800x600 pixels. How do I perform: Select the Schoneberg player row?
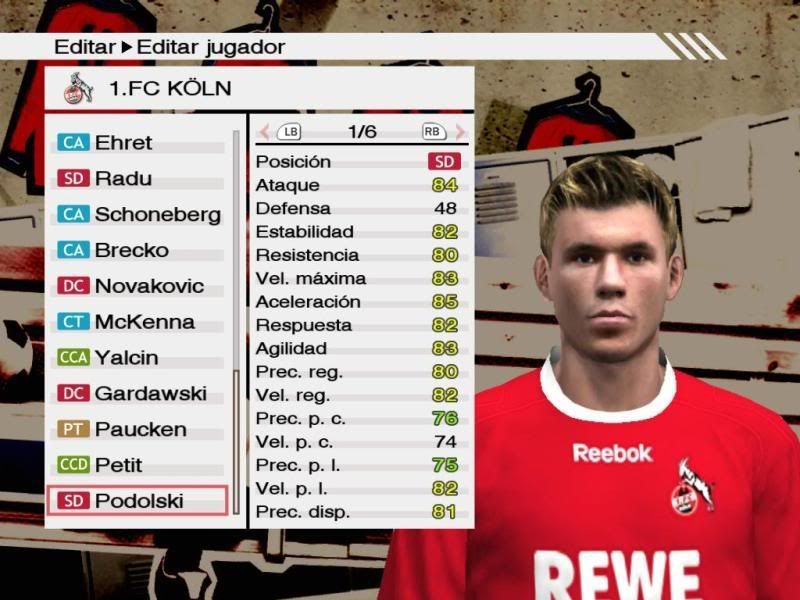[138, 215]
